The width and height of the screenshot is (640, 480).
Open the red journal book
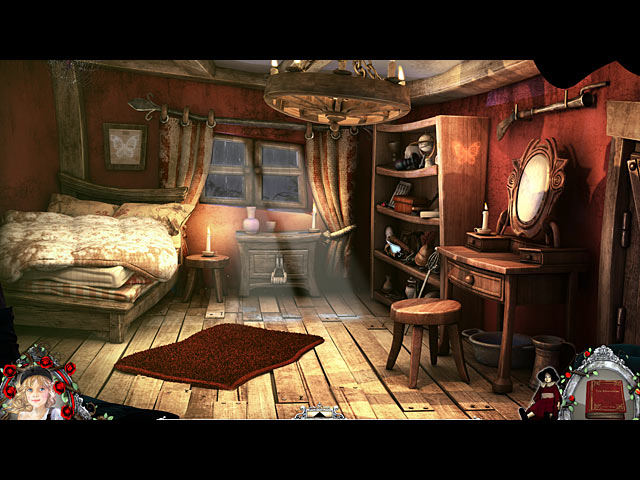[604, 397]
